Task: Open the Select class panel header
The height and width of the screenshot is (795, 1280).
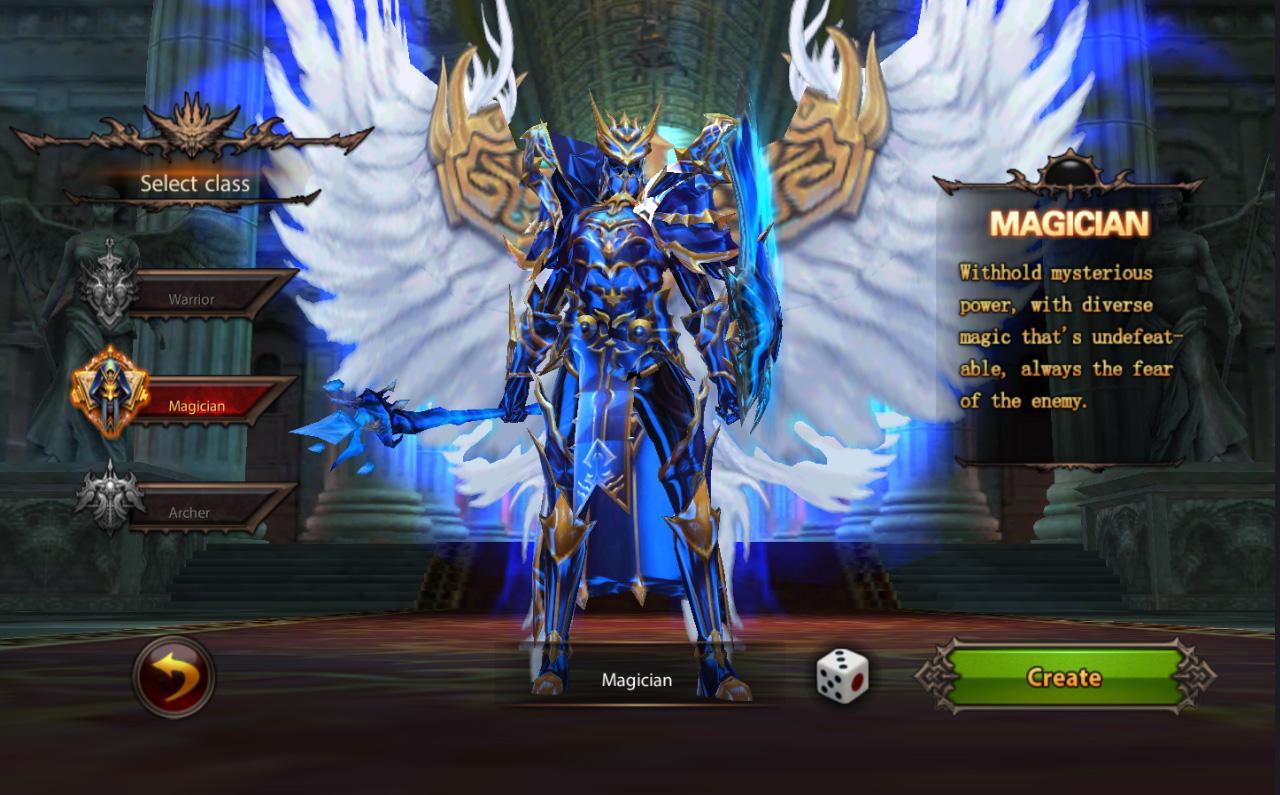Action: [x=194, y=184]
